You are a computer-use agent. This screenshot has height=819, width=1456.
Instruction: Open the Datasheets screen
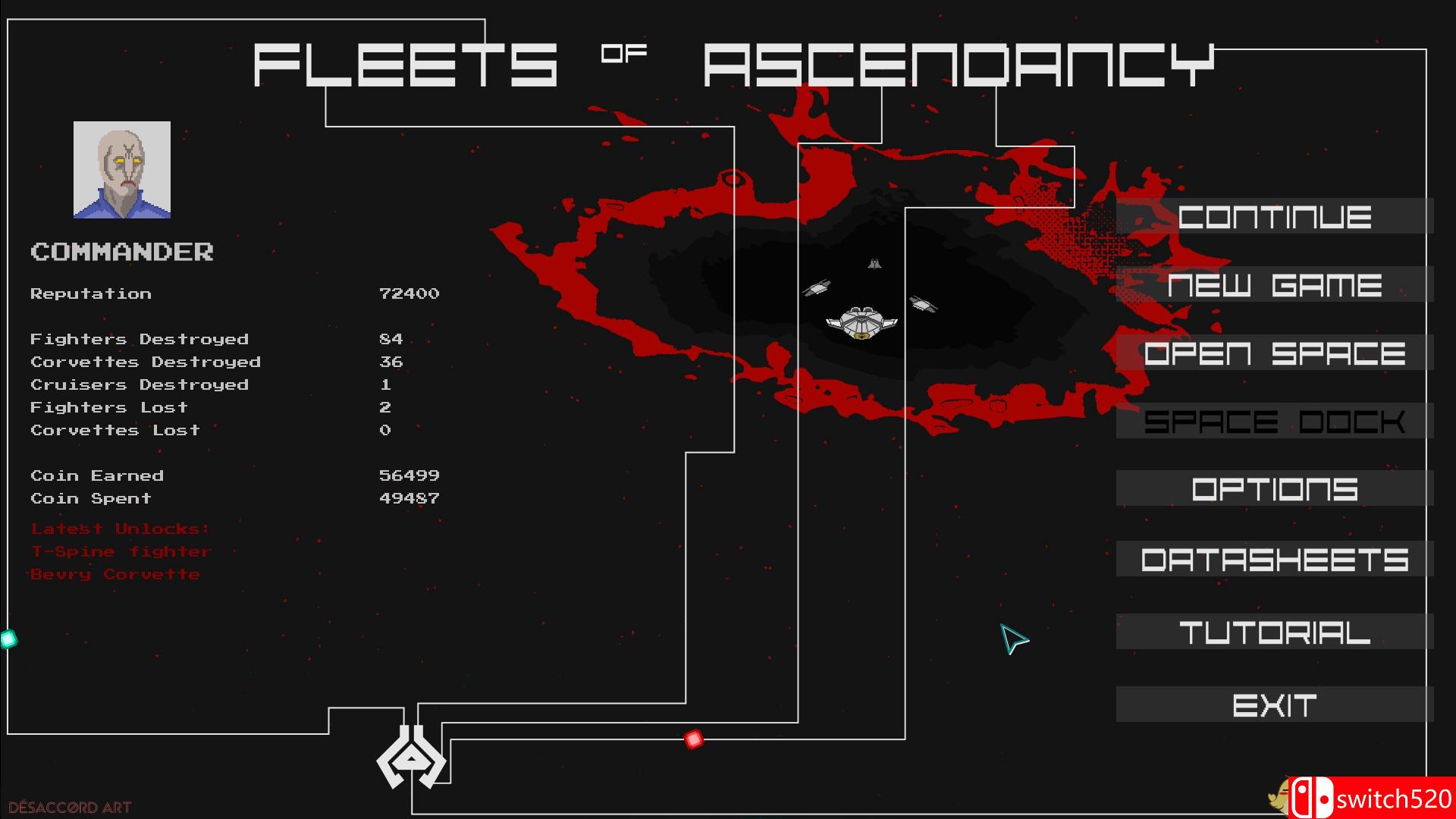[x=1274, y=560]
